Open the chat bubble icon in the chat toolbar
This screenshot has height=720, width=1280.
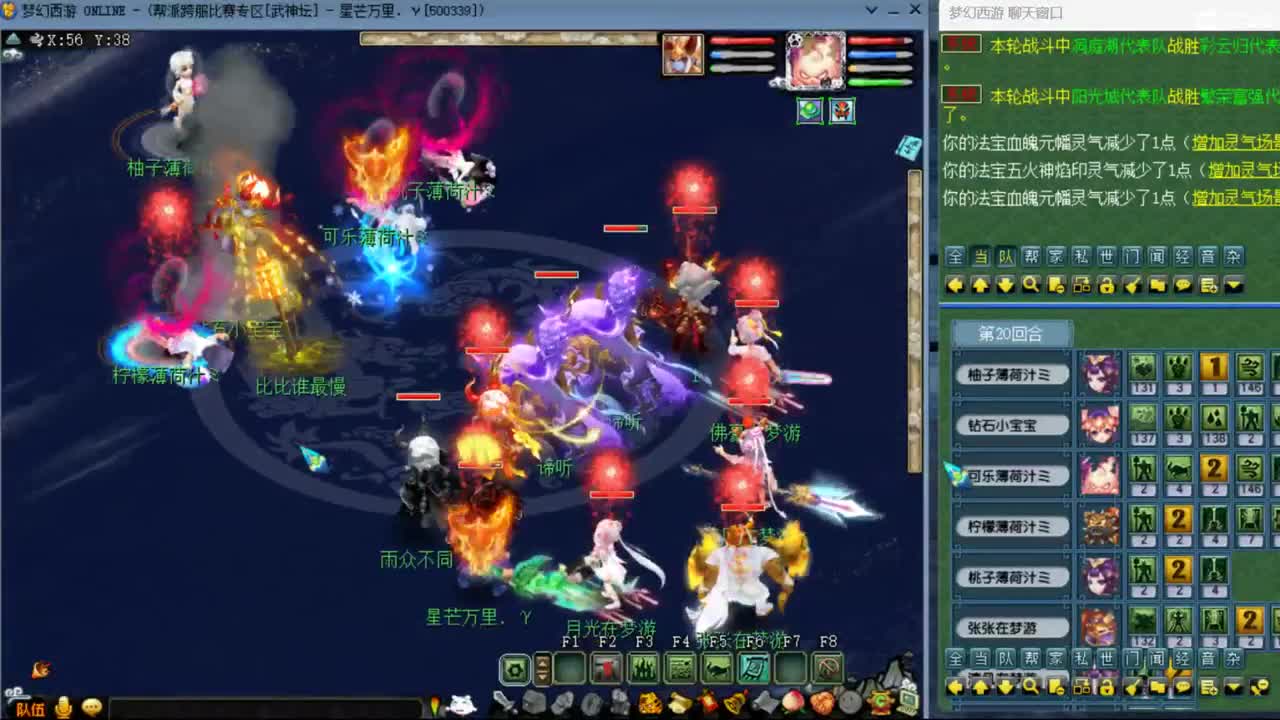tap(1182, 286)
